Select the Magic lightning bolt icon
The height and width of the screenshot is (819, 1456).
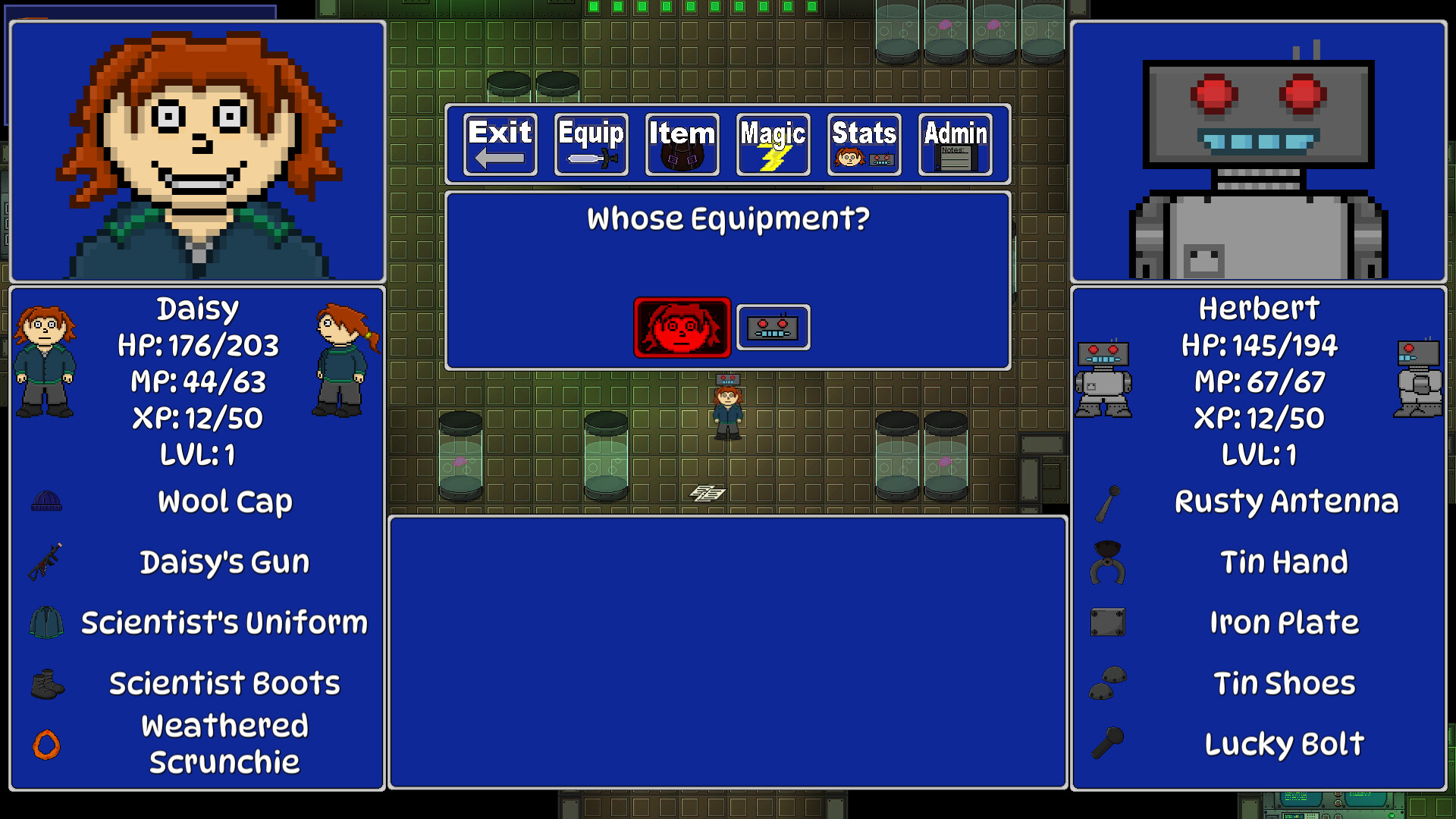pos(773,144)
